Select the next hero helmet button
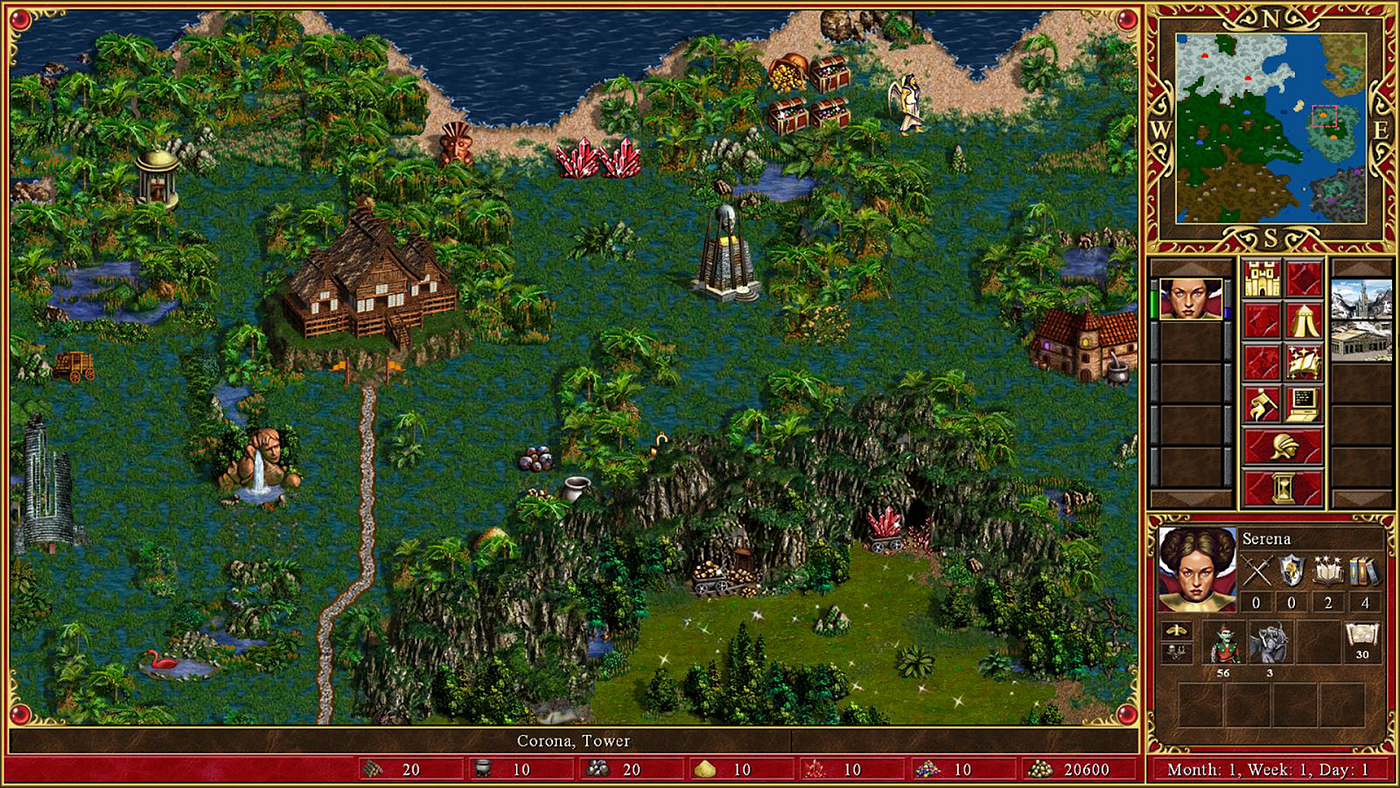 [1283, 447]
